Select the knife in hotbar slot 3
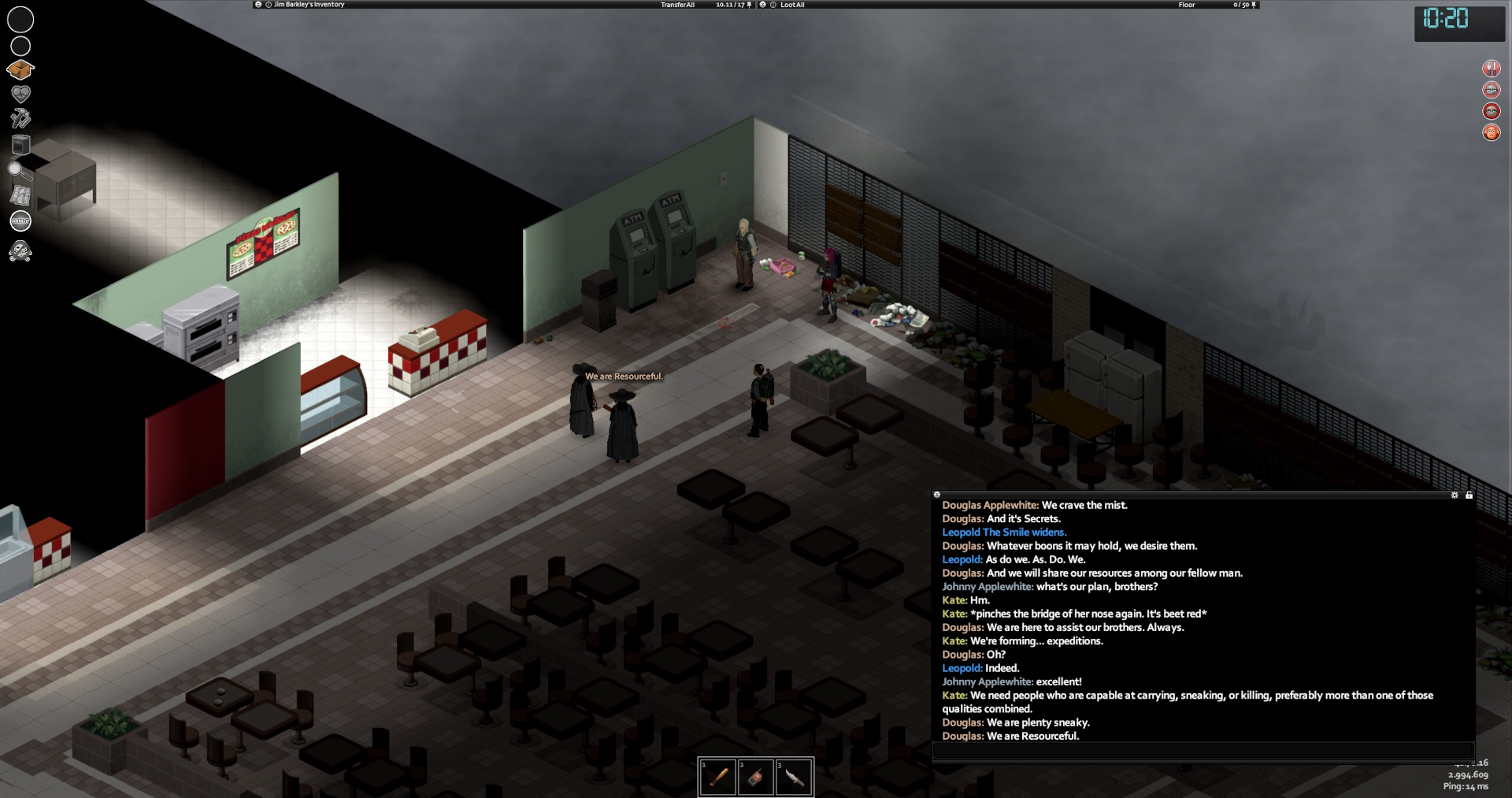 794,778
